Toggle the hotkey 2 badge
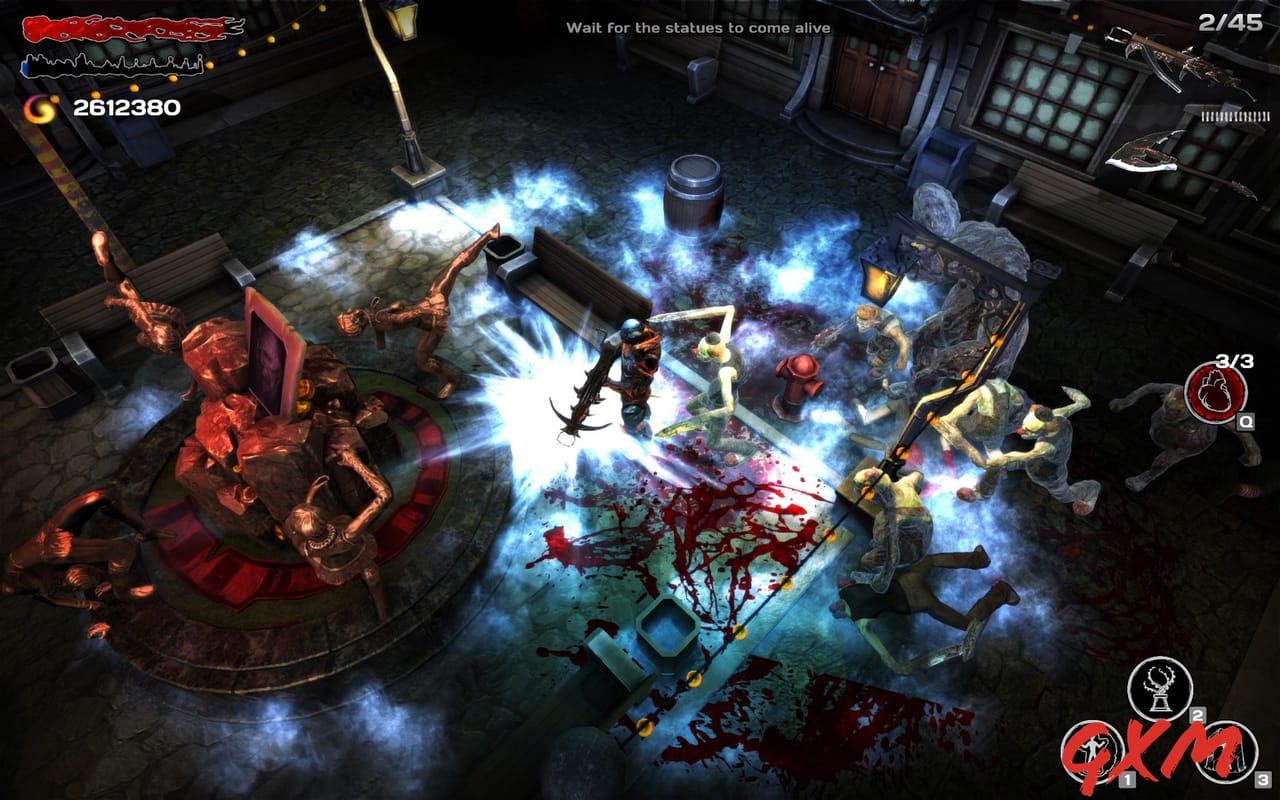1280x800 pixels. click(x=1196, y=716)
